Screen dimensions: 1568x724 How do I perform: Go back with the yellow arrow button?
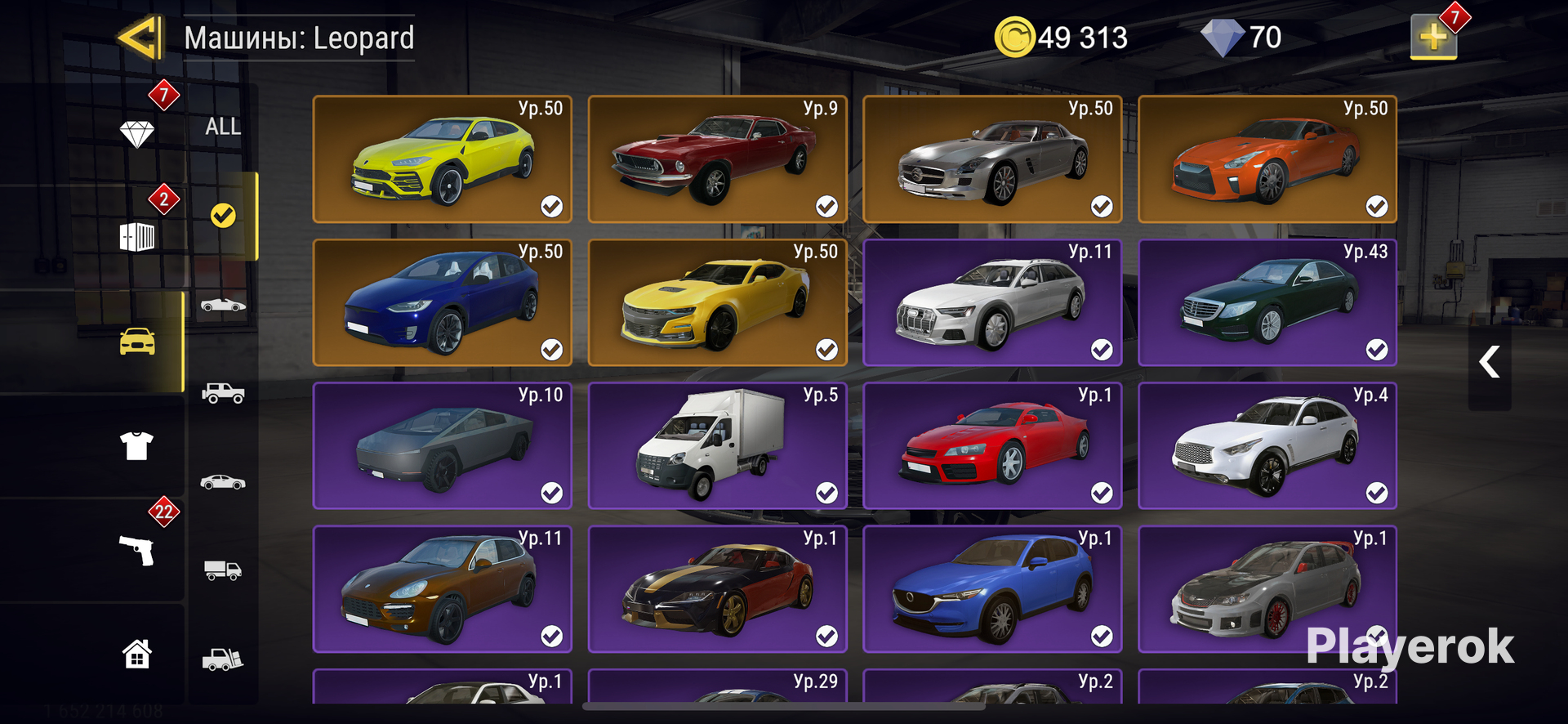coord(139,38)
